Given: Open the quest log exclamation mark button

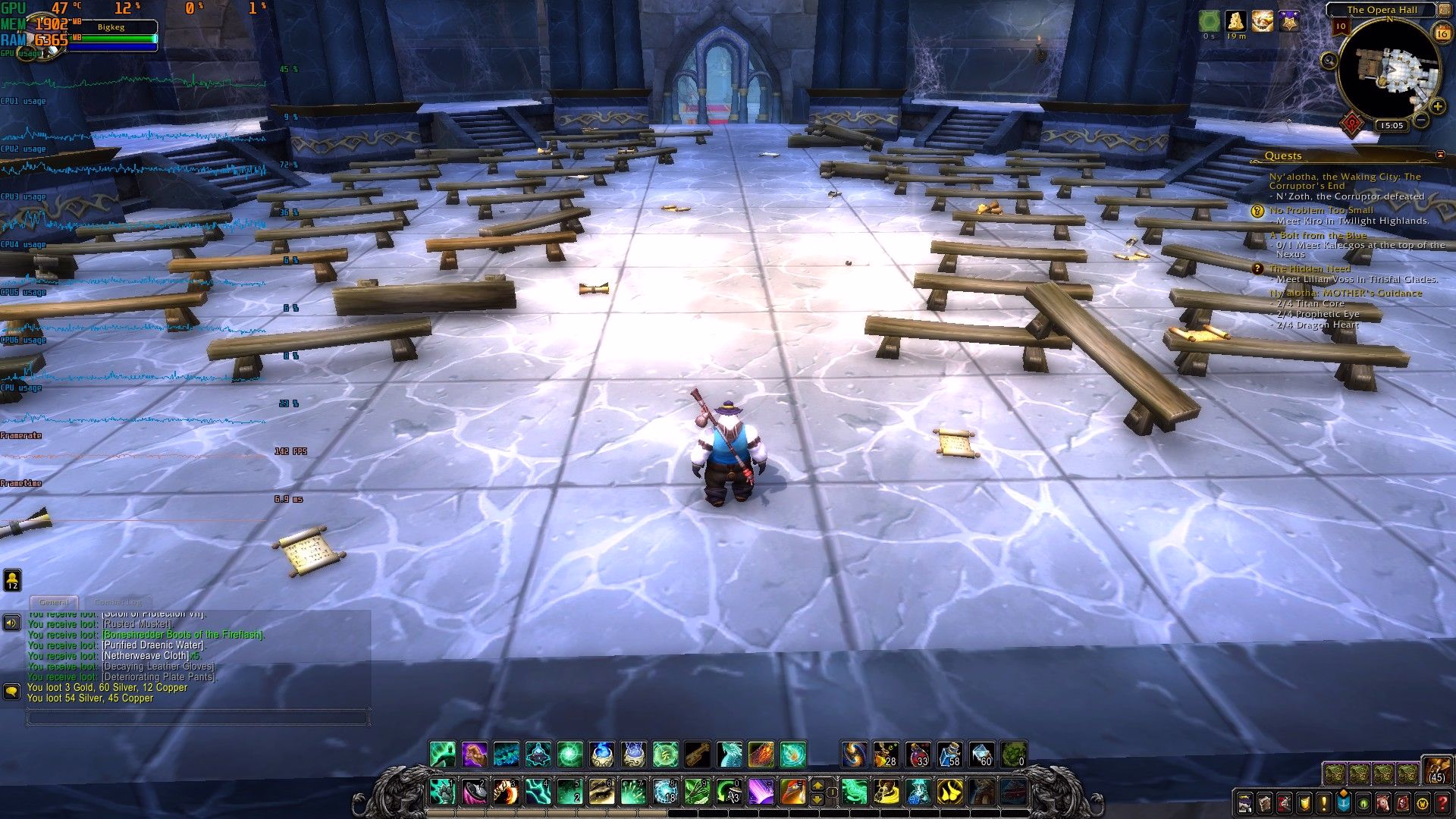Looking at the screenshot, I should click(x=1324, y=802).
